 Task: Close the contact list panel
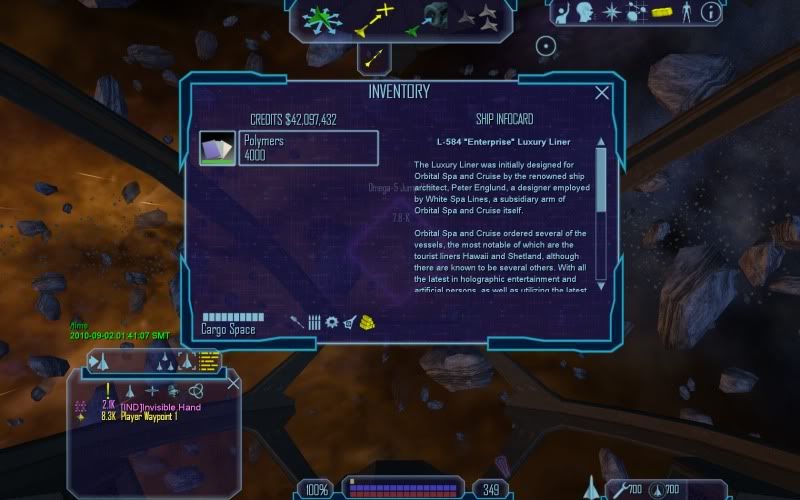coord(234,383)
